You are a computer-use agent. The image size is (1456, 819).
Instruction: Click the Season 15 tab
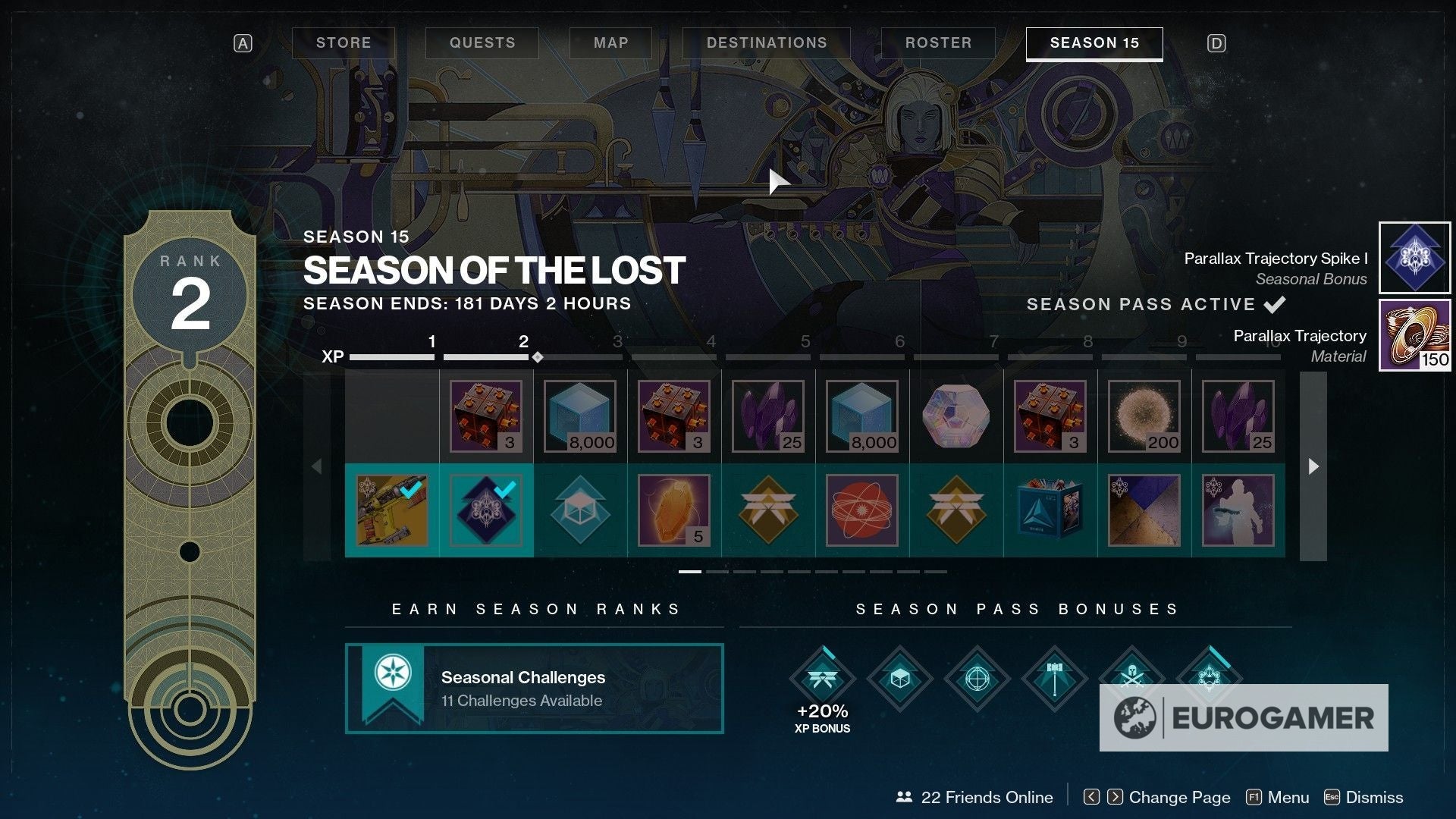point(1094,43)
